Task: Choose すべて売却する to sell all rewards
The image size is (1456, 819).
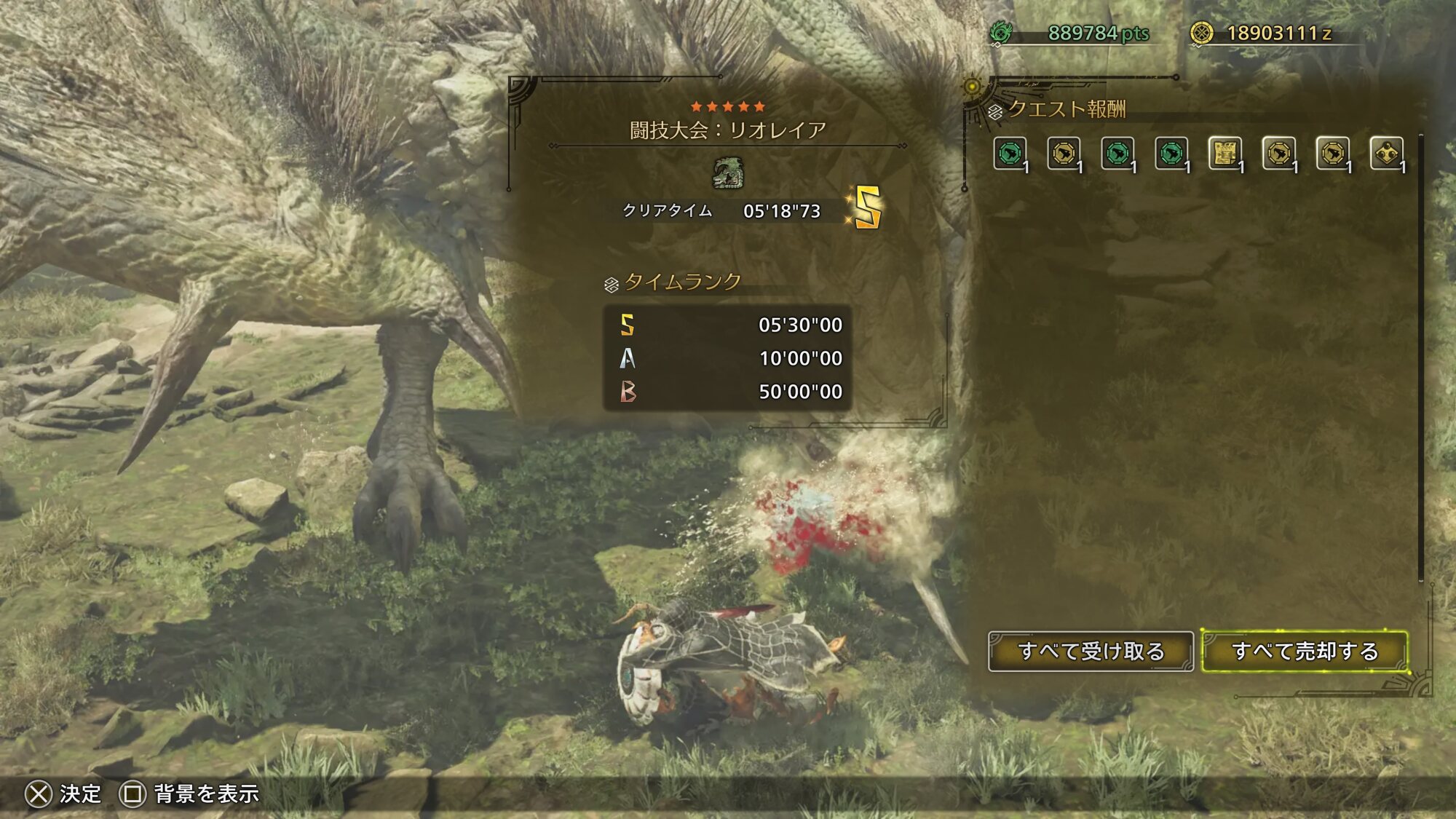Action: coord(1305,651)
